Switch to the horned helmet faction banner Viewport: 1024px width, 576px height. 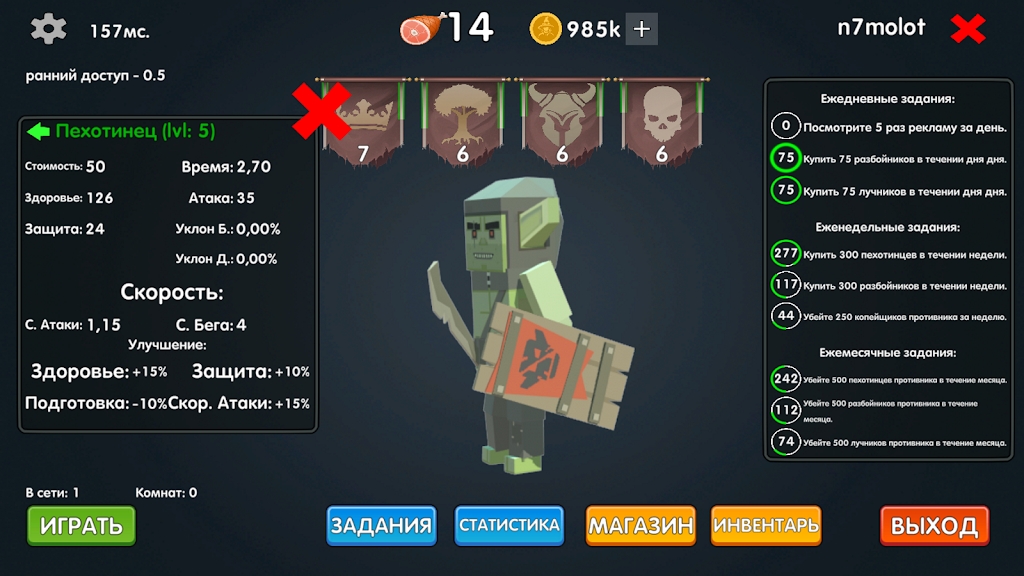click(x=562, y=122)
